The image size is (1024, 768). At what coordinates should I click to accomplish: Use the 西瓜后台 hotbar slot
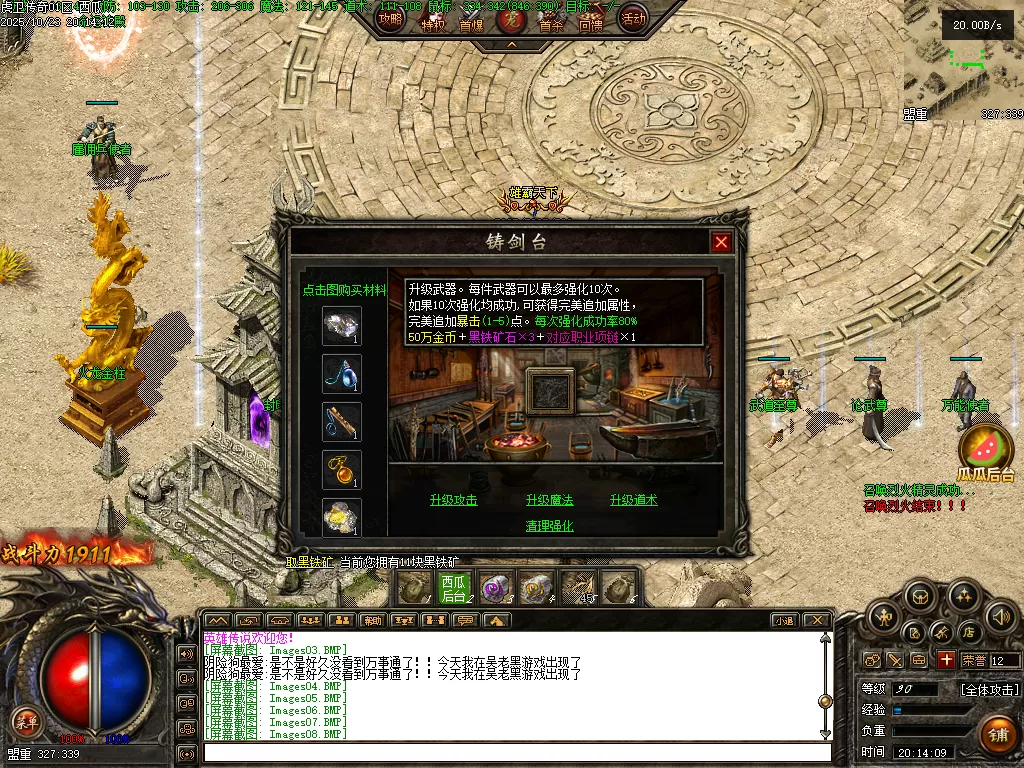point(455,588)
